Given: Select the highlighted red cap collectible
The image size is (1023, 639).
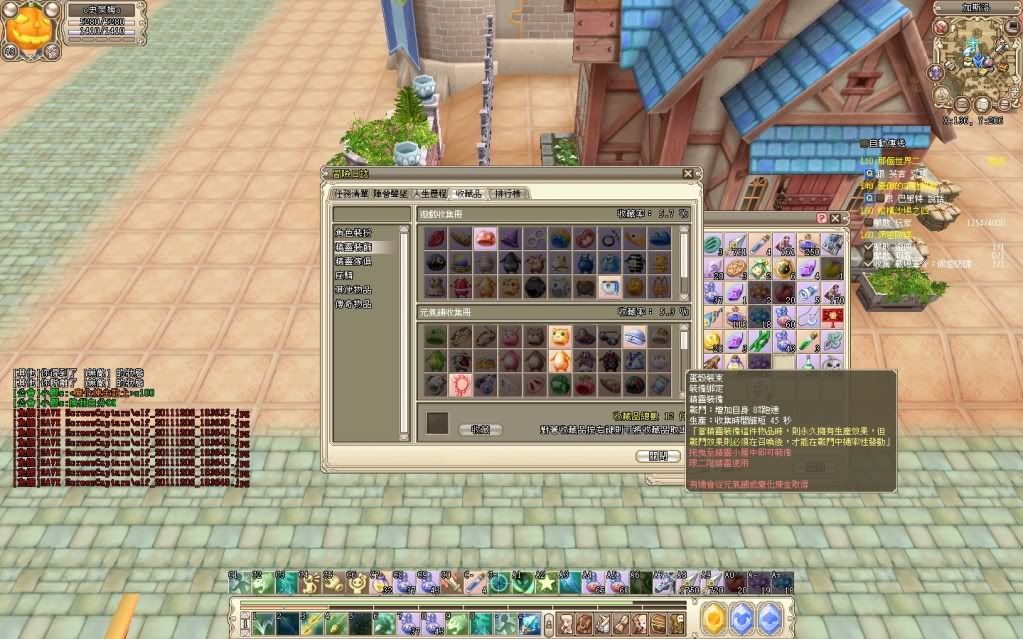Looking at the screenshot, I should coord(484,238).
